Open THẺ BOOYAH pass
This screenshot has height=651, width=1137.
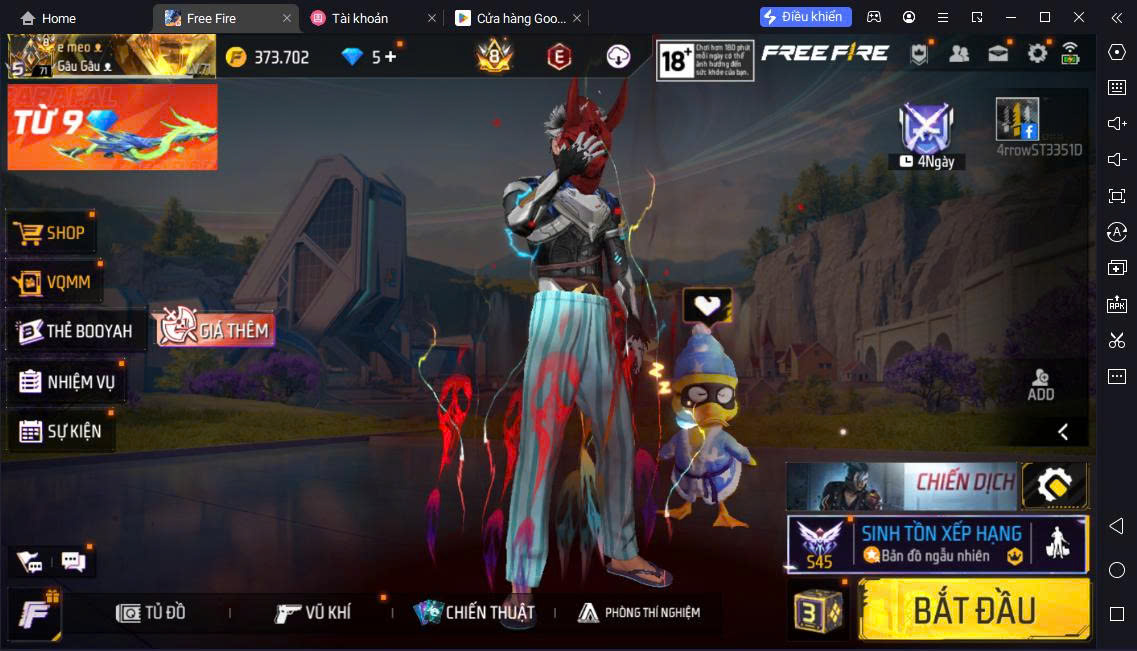point(76,331)
